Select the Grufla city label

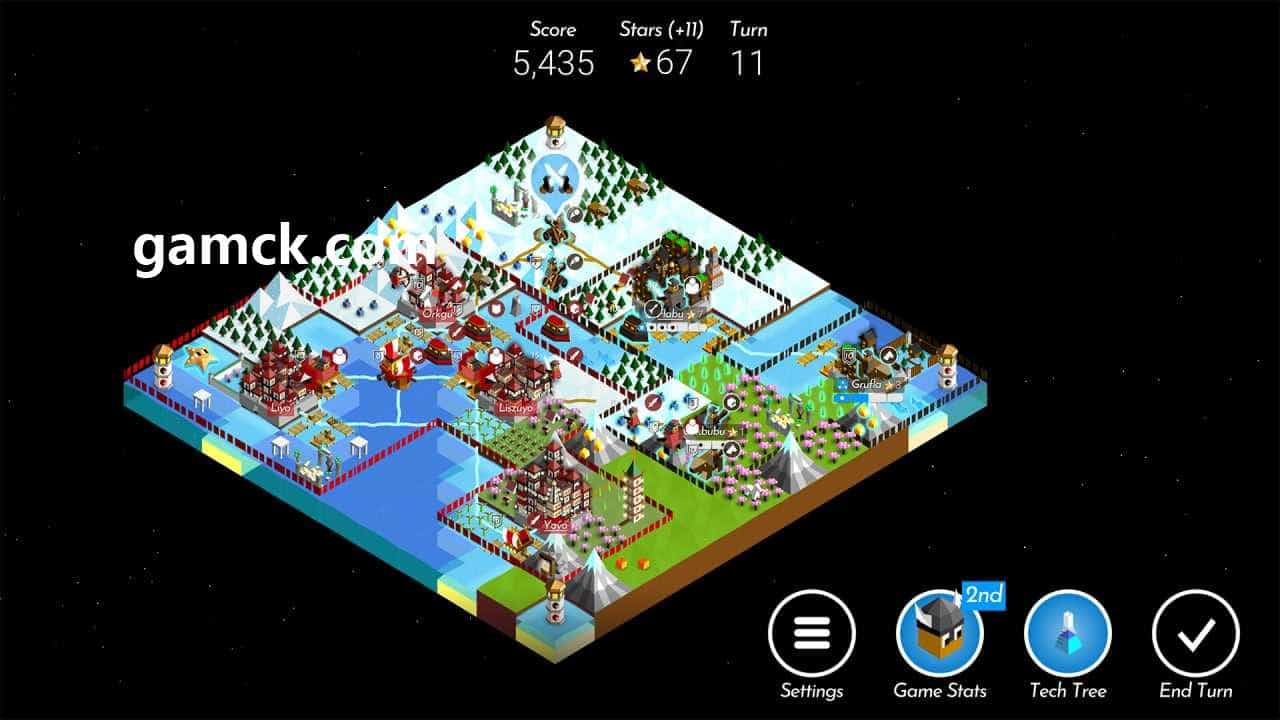tap(866, 383)
